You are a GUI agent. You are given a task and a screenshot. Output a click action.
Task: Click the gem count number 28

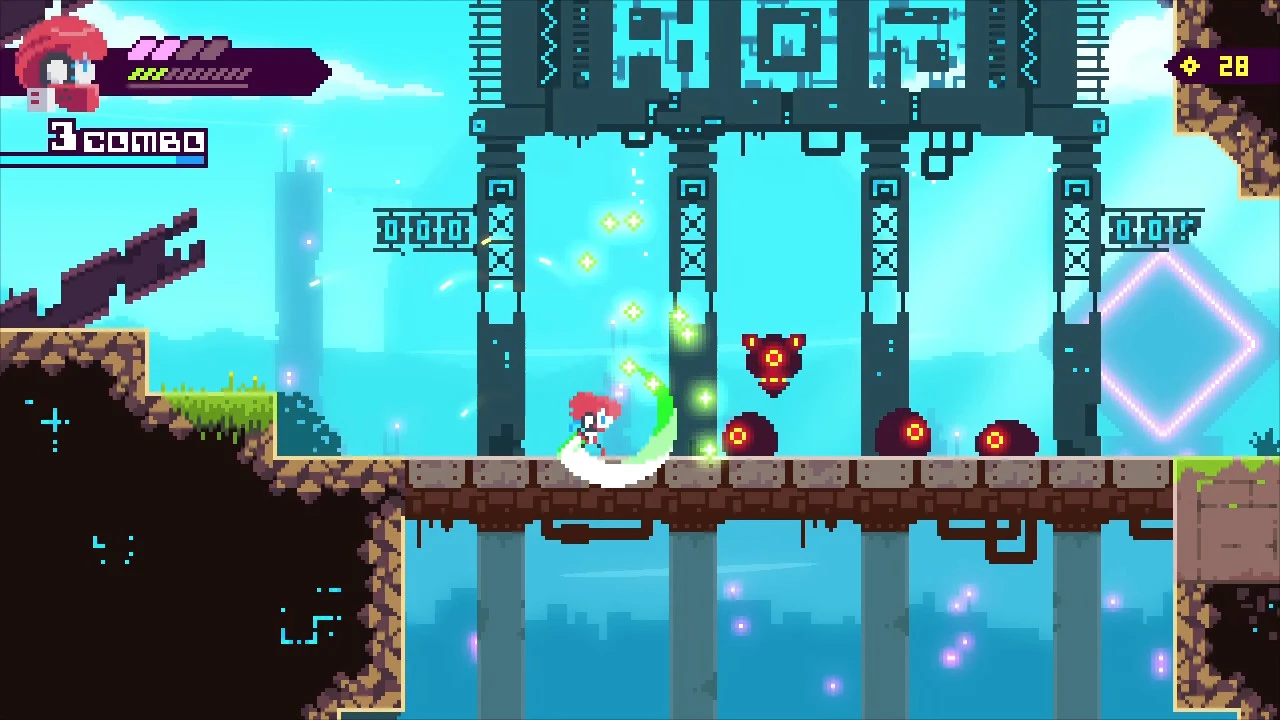point(1235,66)
